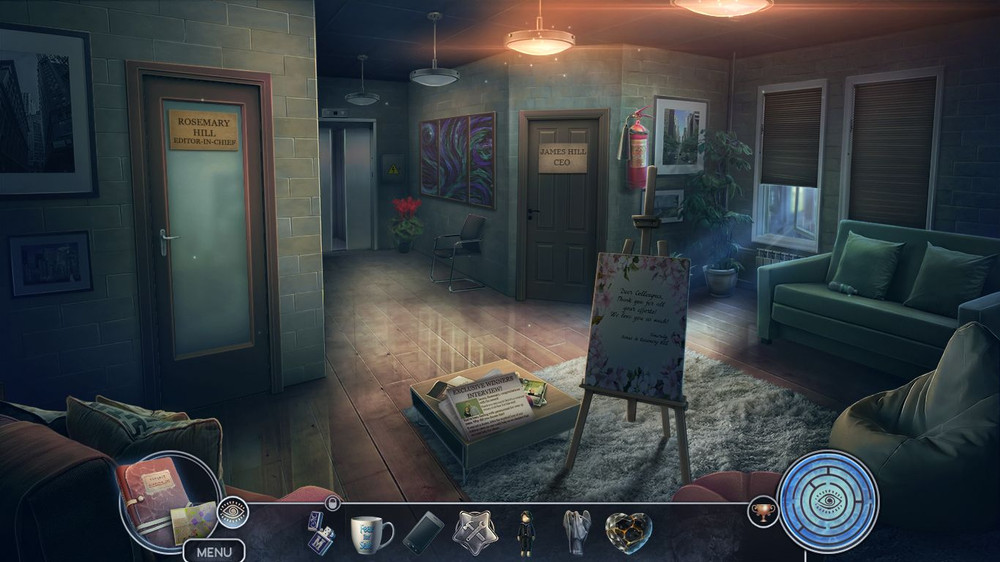This screenshot has width=1000, height=562.
Task: Select the lighter item in inventory
Action: point(321,532)
